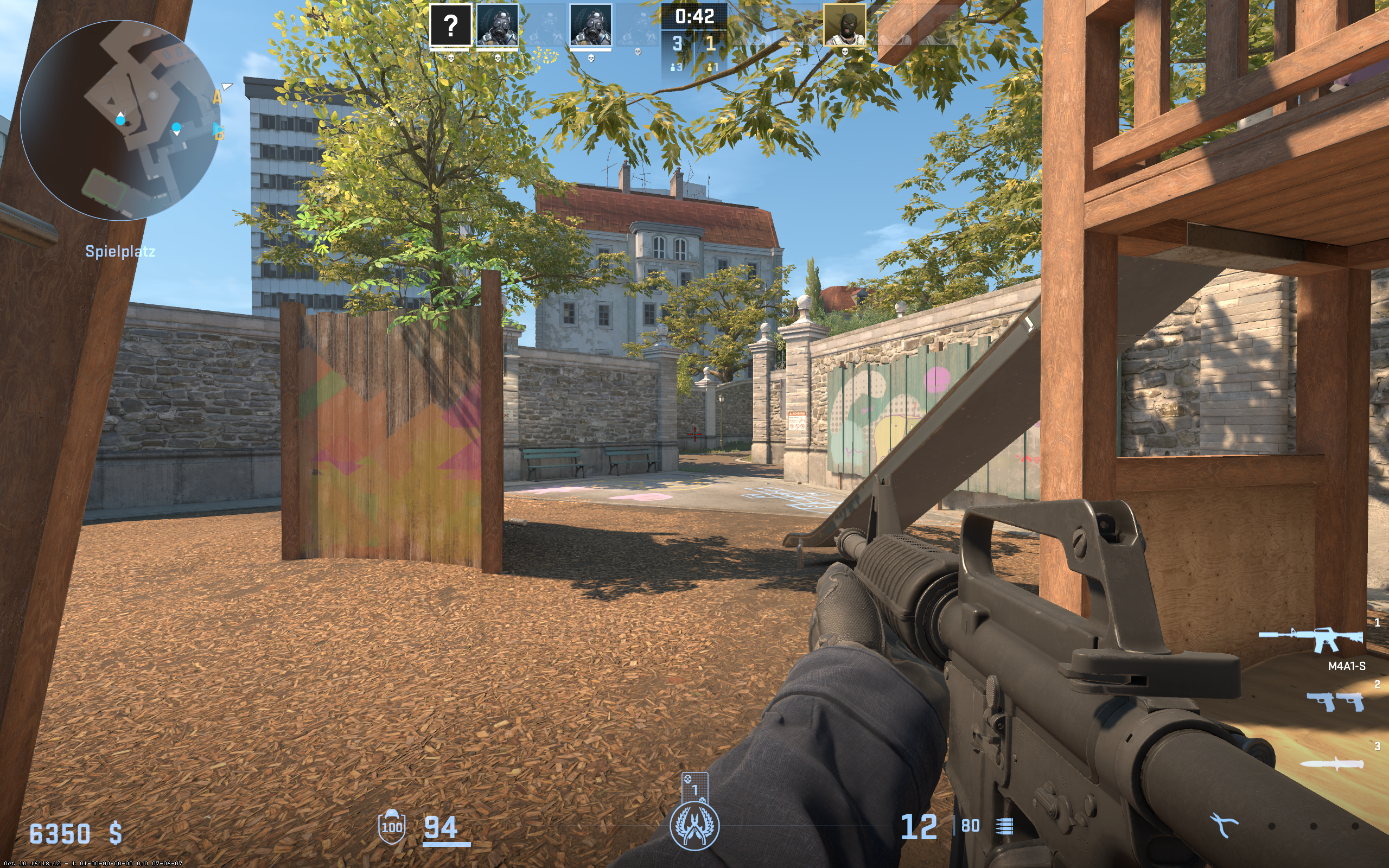The image size is (1389, 868).
Task: Select the dual pistols weapon slot
Action: 1335,701
